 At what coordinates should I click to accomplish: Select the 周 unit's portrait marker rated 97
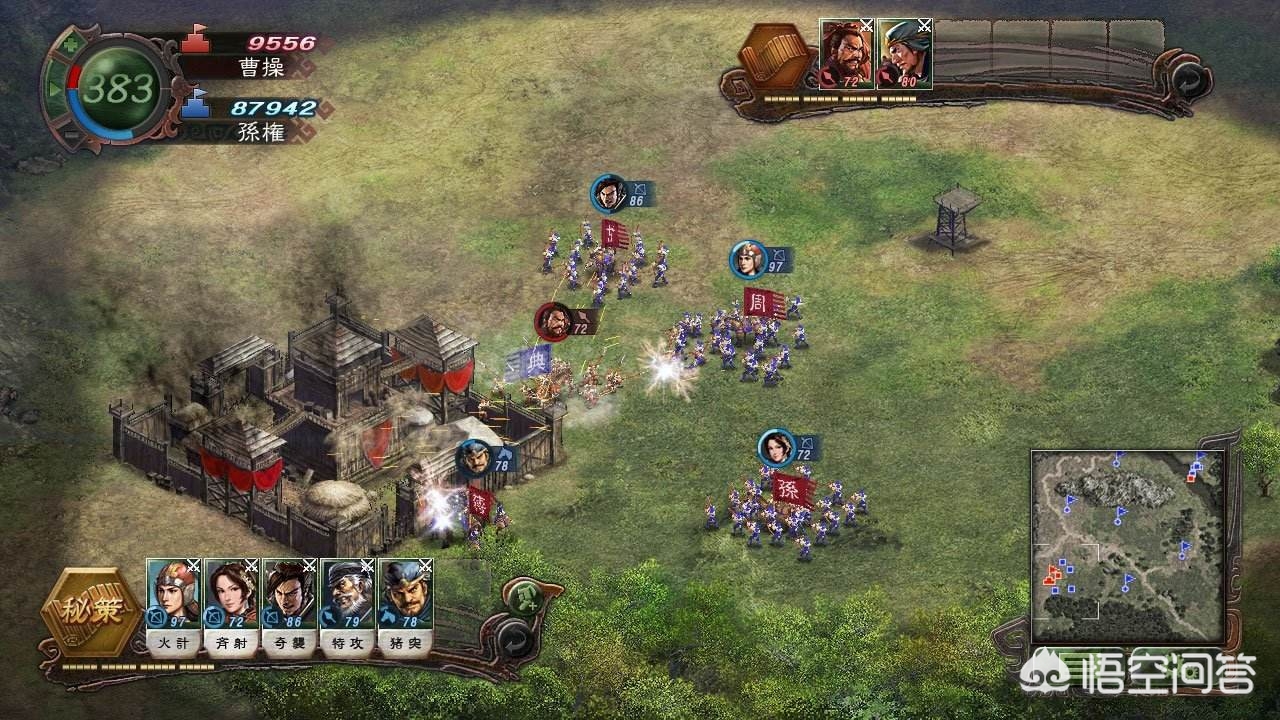pos(747,259)
